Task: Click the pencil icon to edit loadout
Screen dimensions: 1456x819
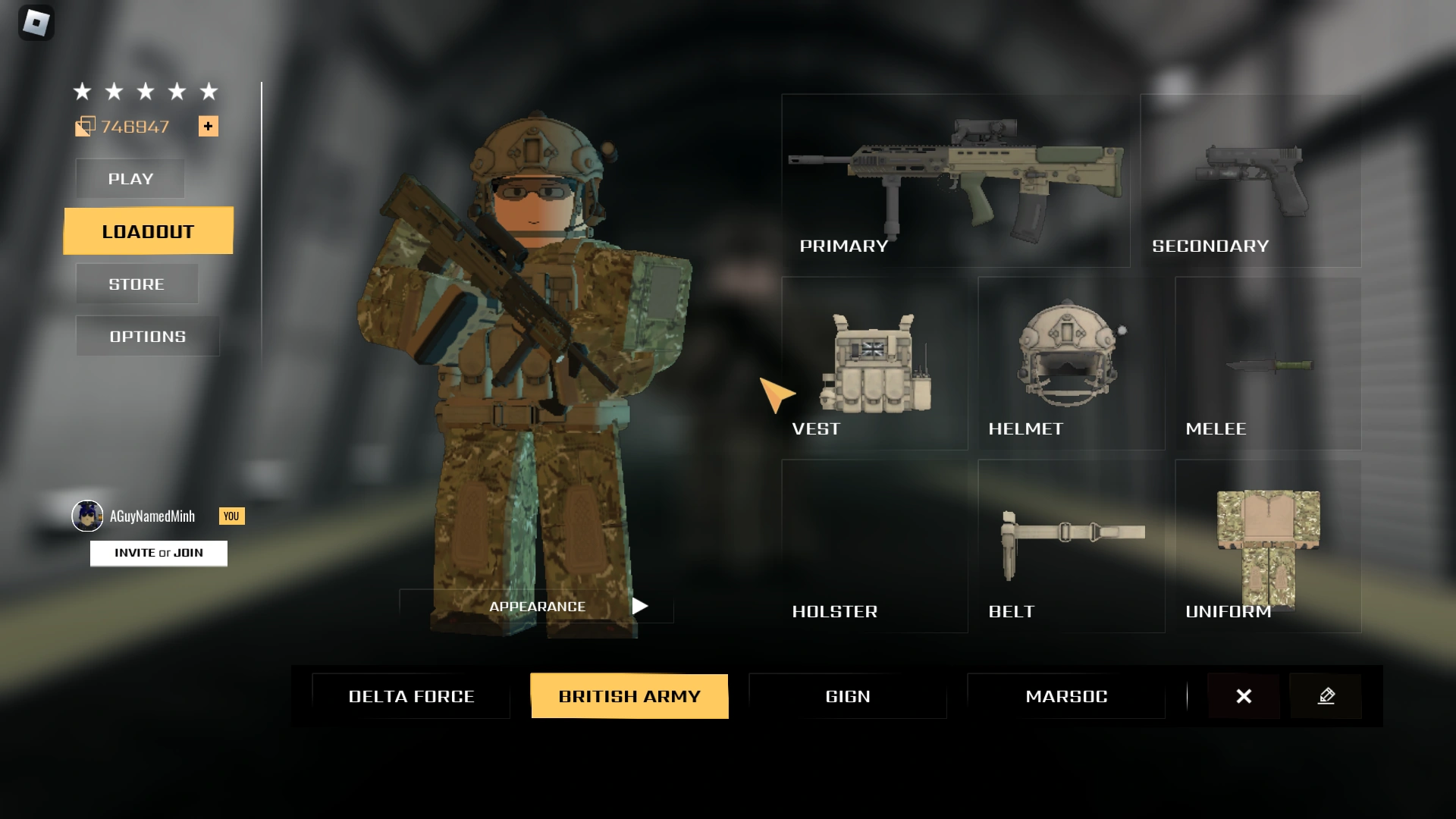Action: coord(1326,695)
